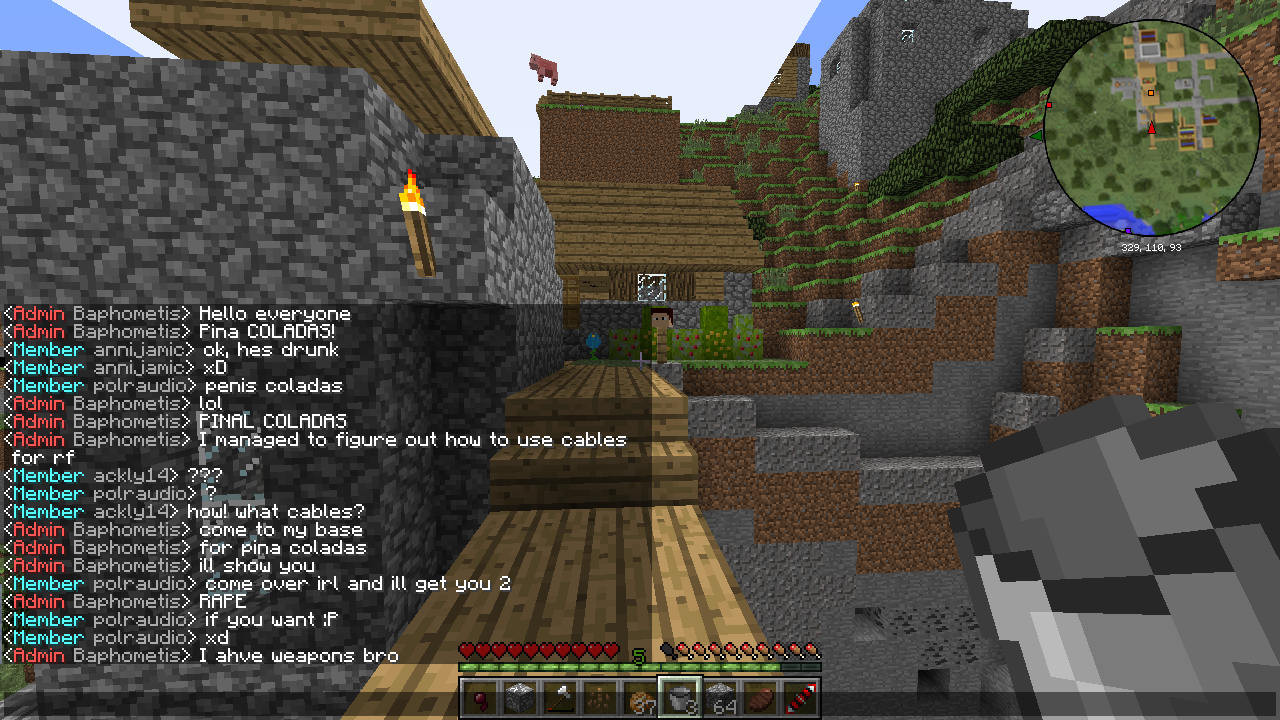Select the red striped tool slot
1280x720 pixels.
[799, 698]
